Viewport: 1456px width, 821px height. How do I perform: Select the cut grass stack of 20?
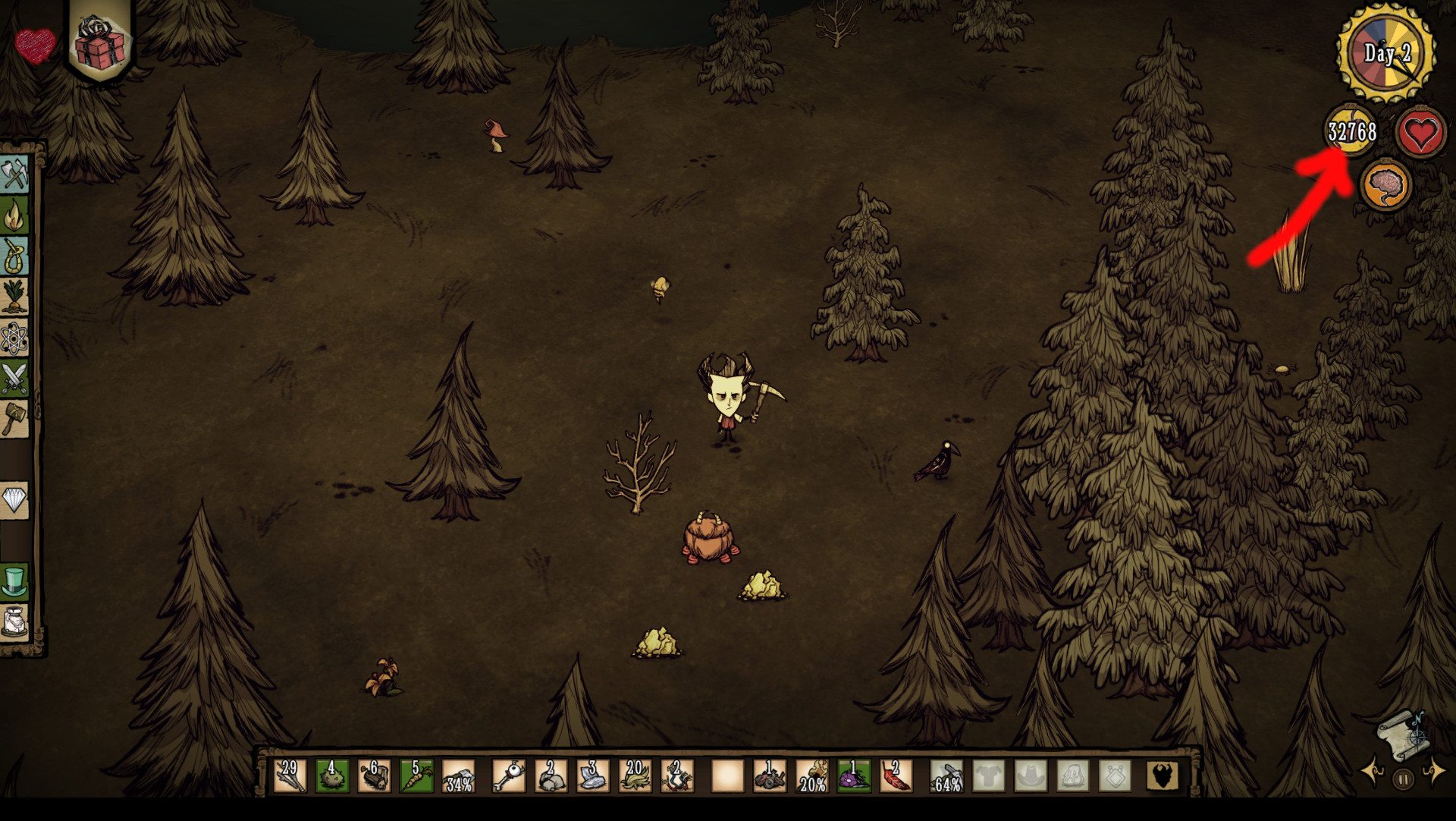coord(634,775)
